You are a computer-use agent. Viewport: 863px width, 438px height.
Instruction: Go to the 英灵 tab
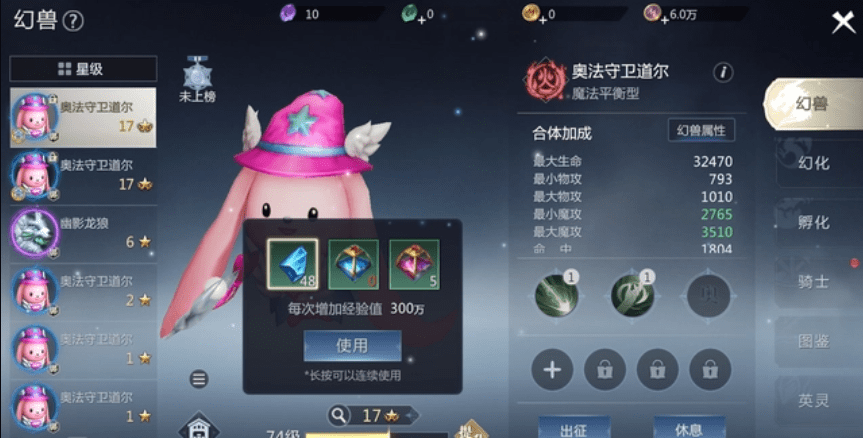pos(813,399)
